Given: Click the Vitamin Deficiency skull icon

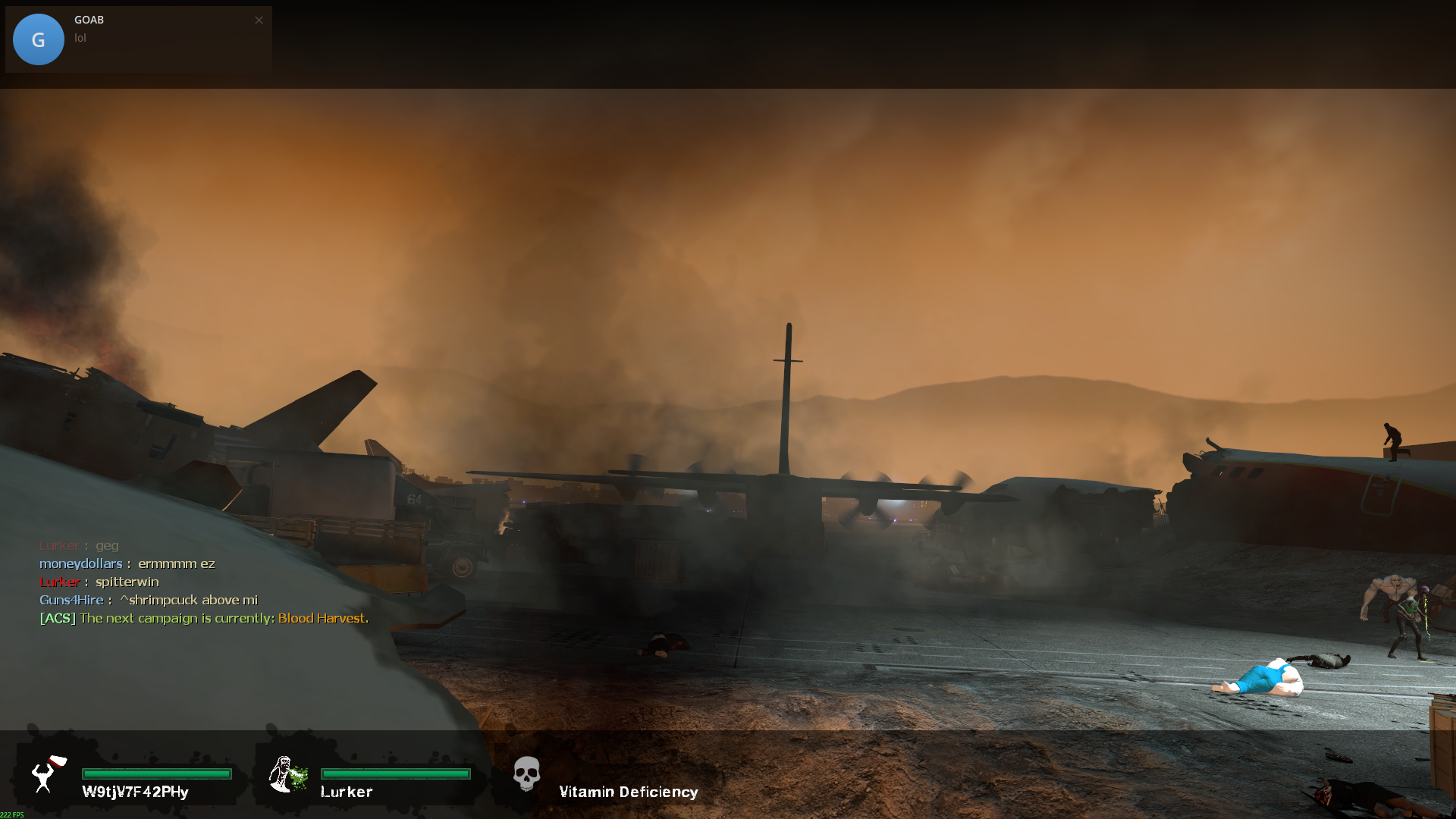Looking at the screenshot, I should tap(526, 774).
